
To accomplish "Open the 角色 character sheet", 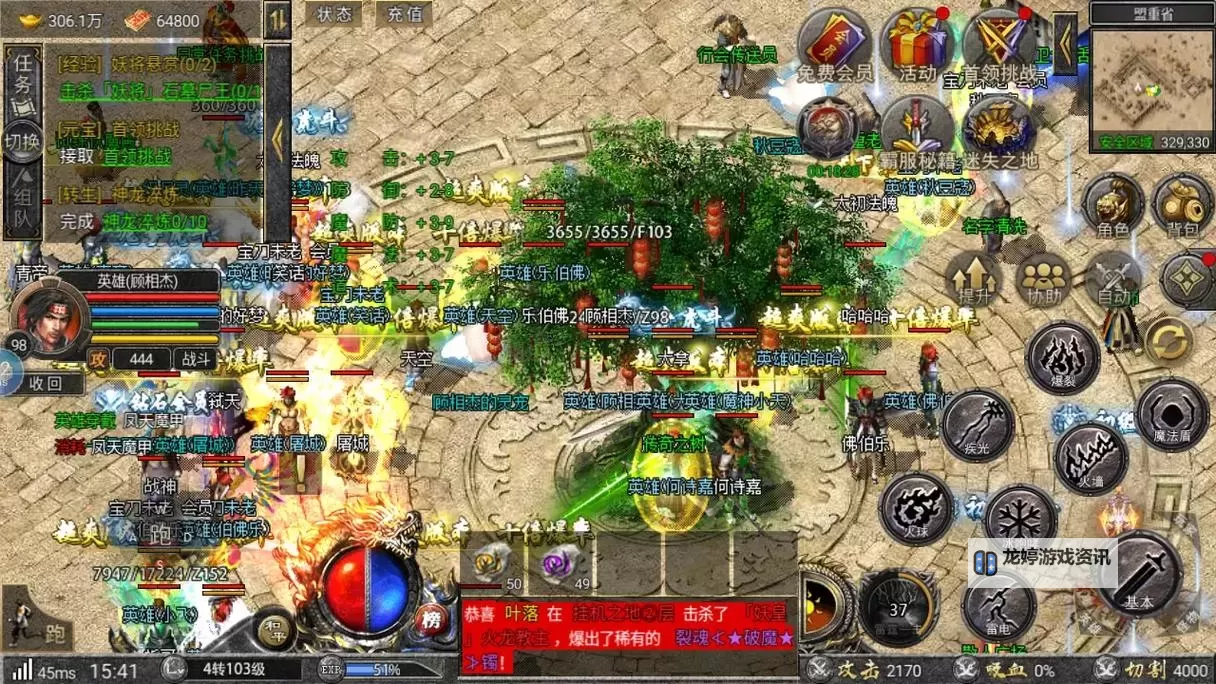I will (x=1113, y=204).
